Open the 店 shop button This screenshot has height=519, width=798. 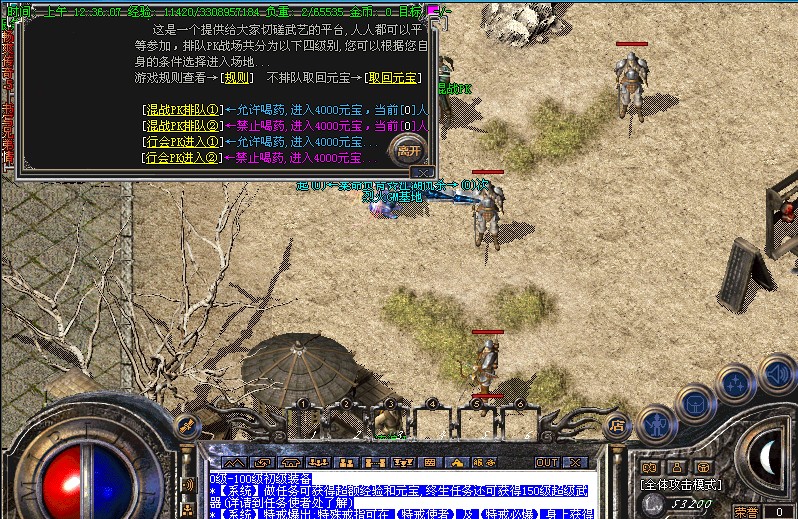click(617, 423)
